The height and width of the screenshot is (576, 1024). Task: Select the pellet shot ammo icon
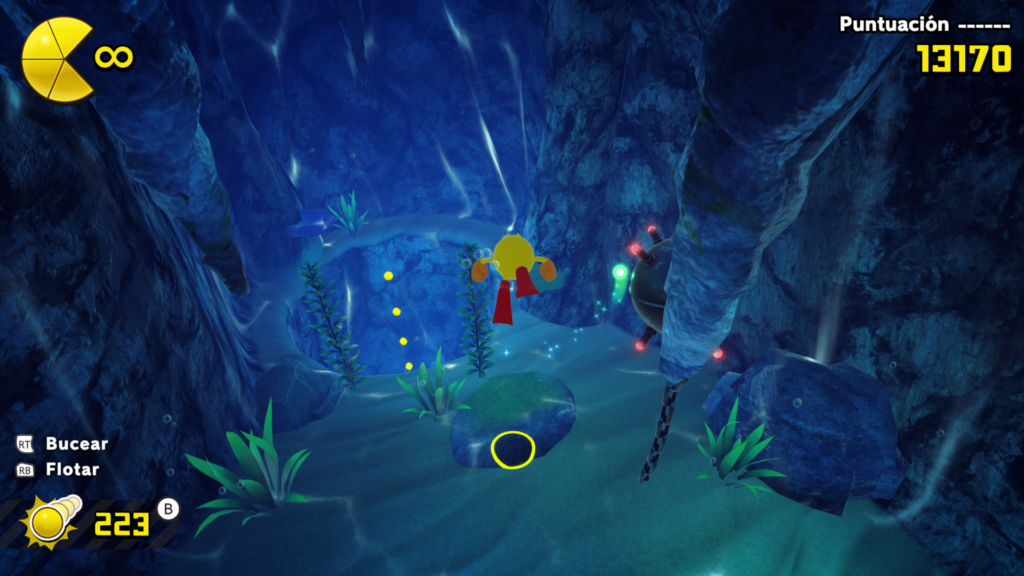coord(50,520)
